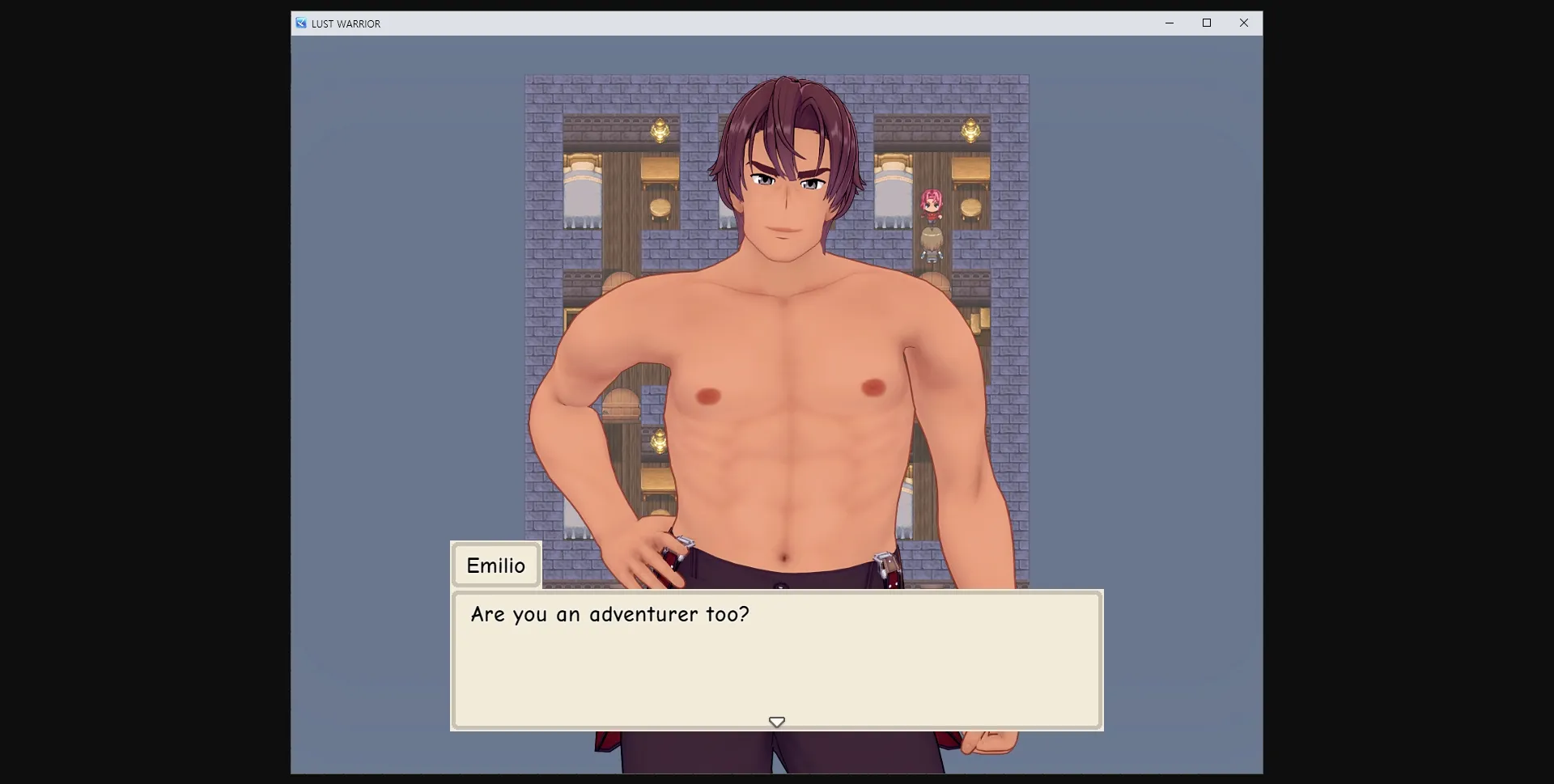Click the golden wall lamp on the right wall
Screen dimensions: 1554x784
970,131
